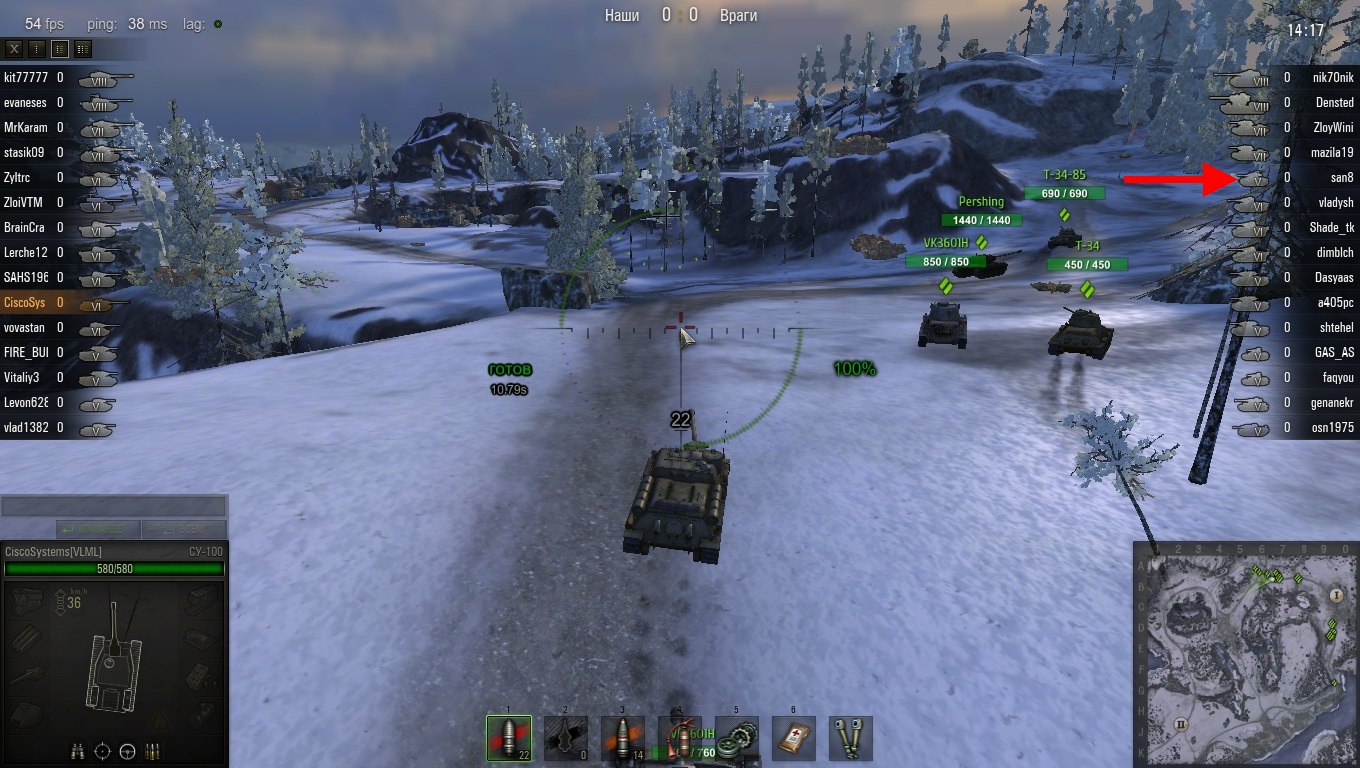1360x768 pixels.
Task: Click the crosshair crew icon in damage panel
Action: tap(102, 751)
